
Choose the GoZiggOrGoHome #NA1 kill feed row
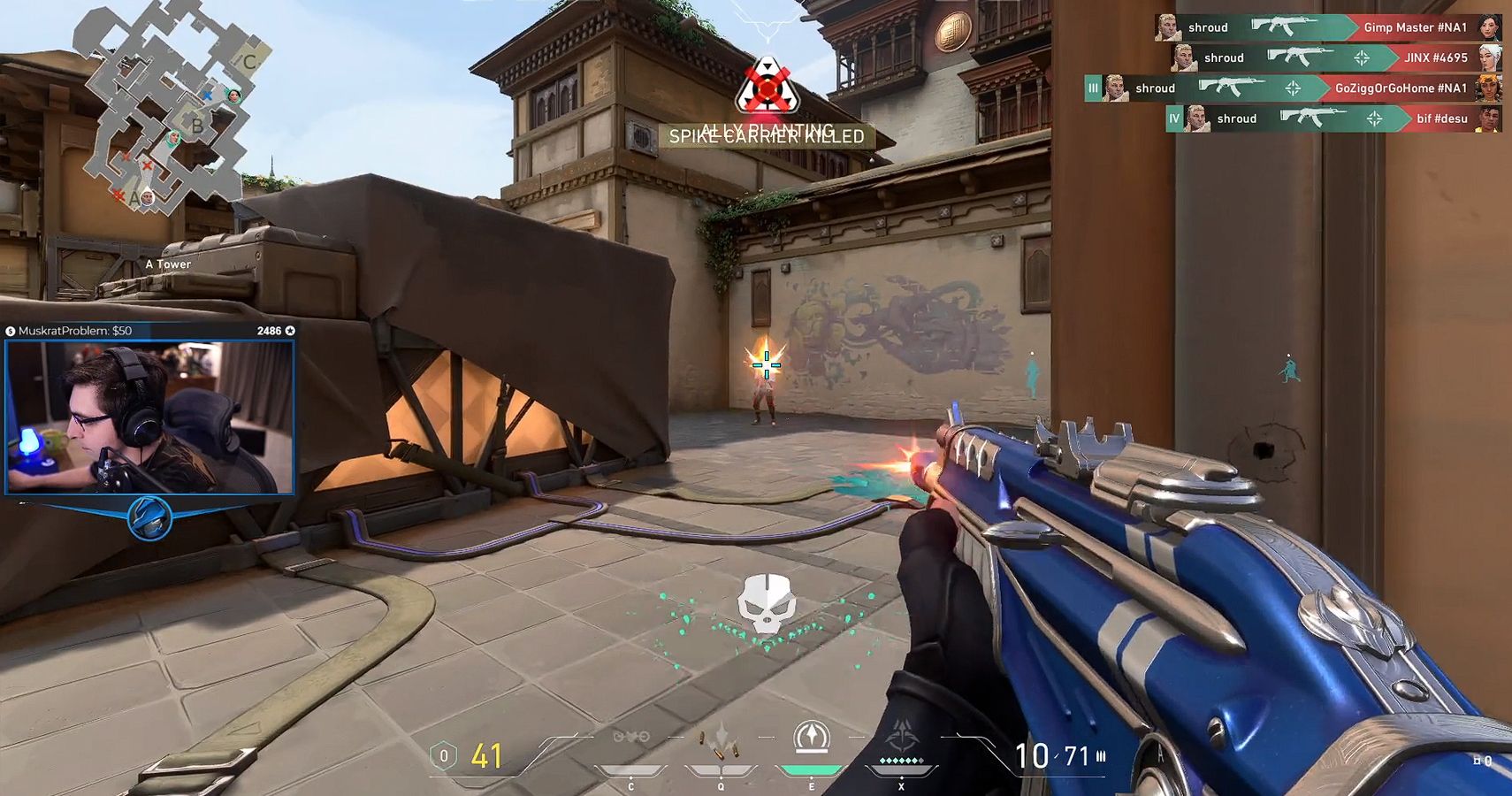[x=1293, y=88]
